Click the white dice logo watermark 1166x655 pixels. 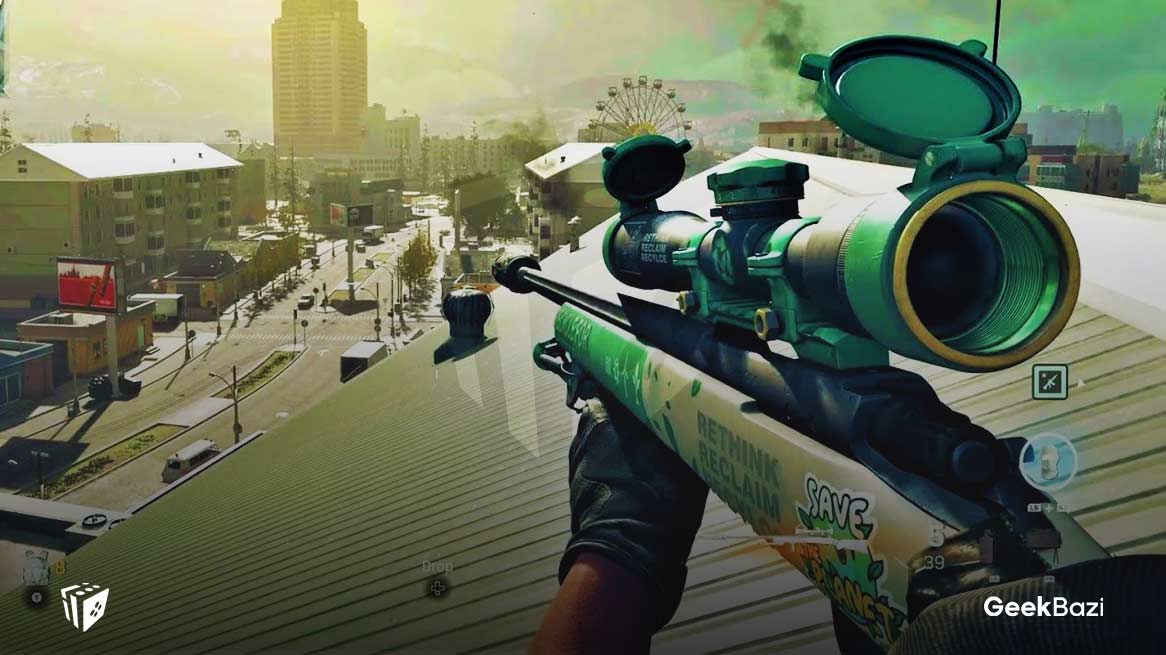coord(85,606)
